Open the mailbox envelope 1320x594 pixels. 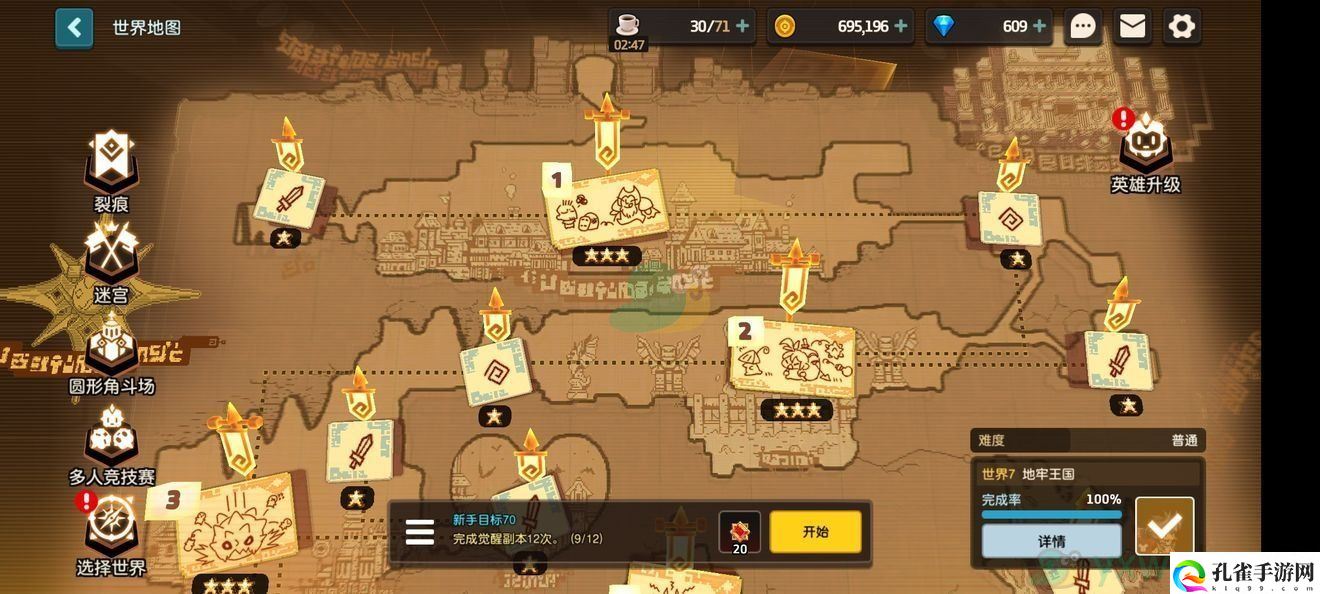pyautogui.click(x=1132, y=27)
